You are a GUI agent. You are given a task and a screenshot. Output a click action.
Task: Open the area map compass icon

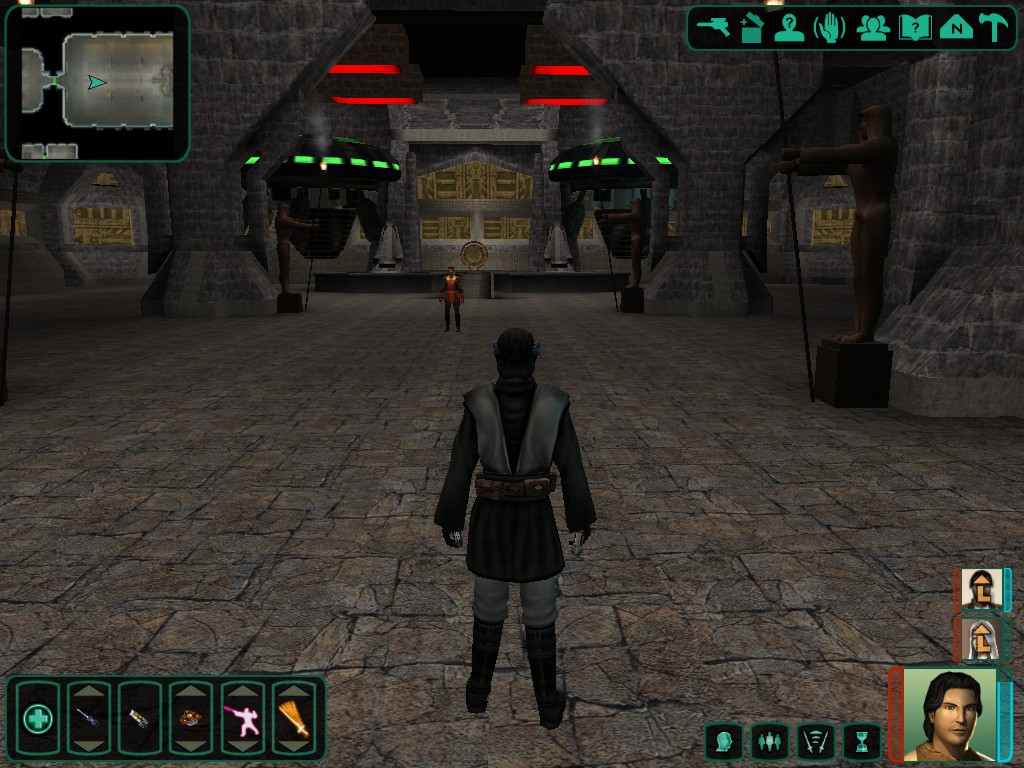pyautogui.click(x=956, y=28)
